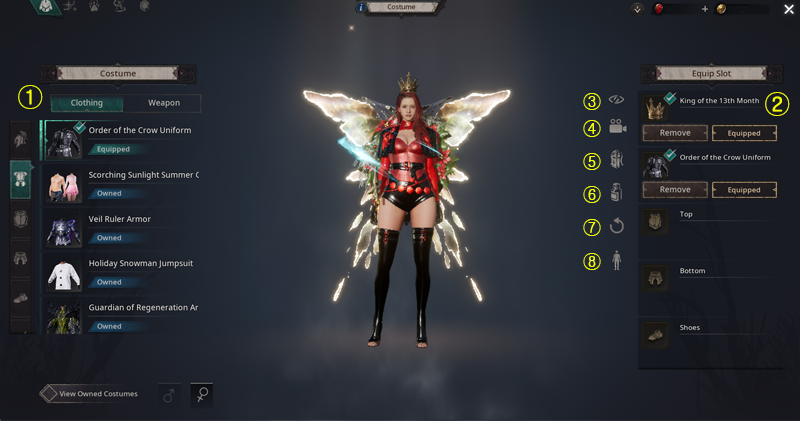Remove the Order of the Crow Uniform from slot
Image resolution: width=800 pixels, height=421 pixels.
pos(675,189)
